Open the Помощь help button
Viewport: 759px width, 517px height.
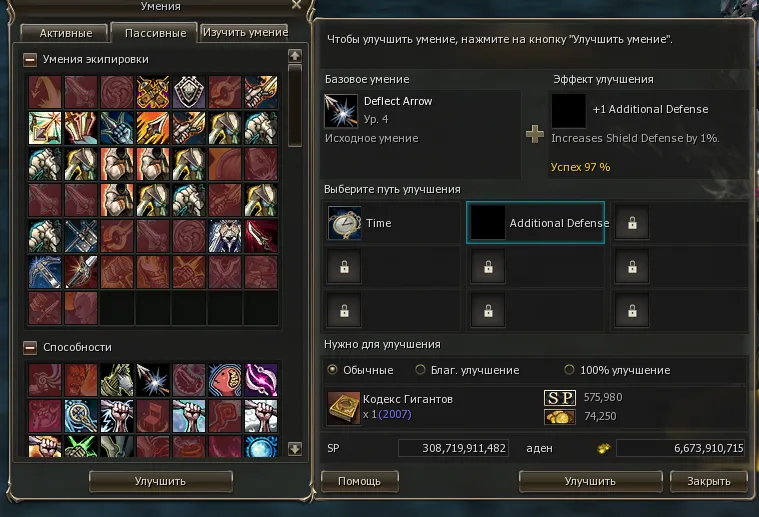click(359, 481)
